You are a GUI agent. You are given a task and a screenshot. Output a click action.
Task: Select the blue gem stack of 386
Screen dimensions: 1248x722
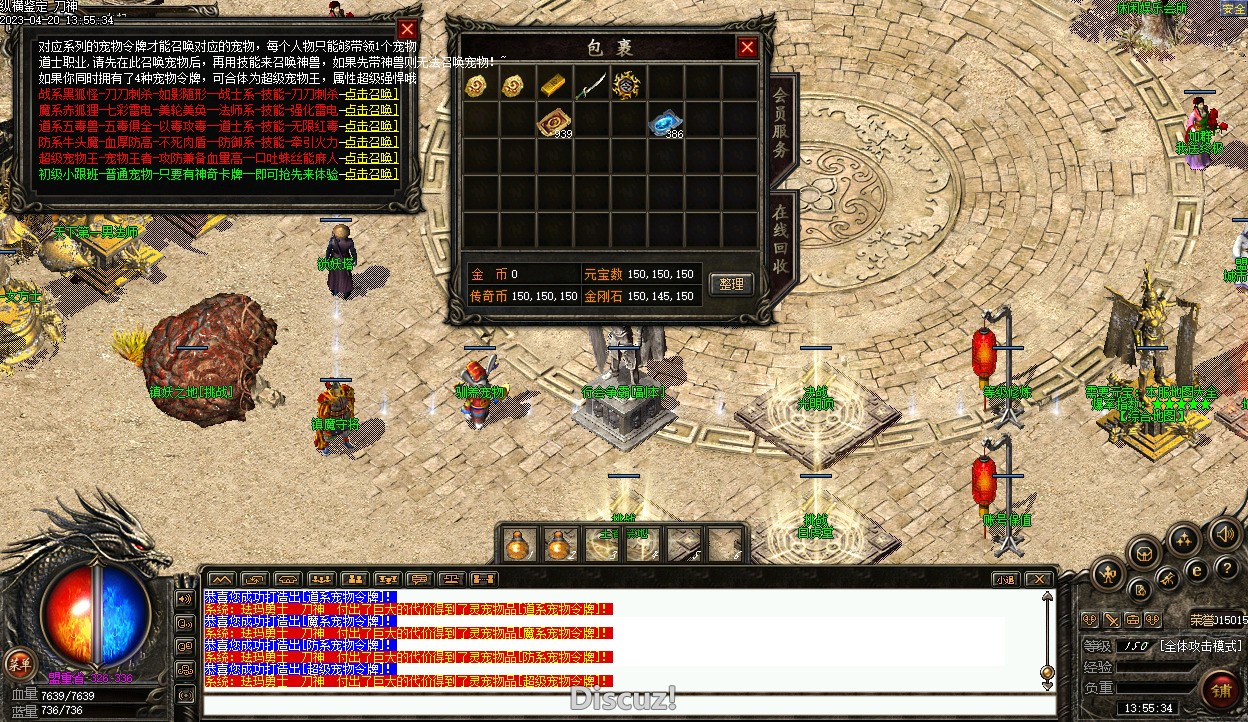[663, 122]
